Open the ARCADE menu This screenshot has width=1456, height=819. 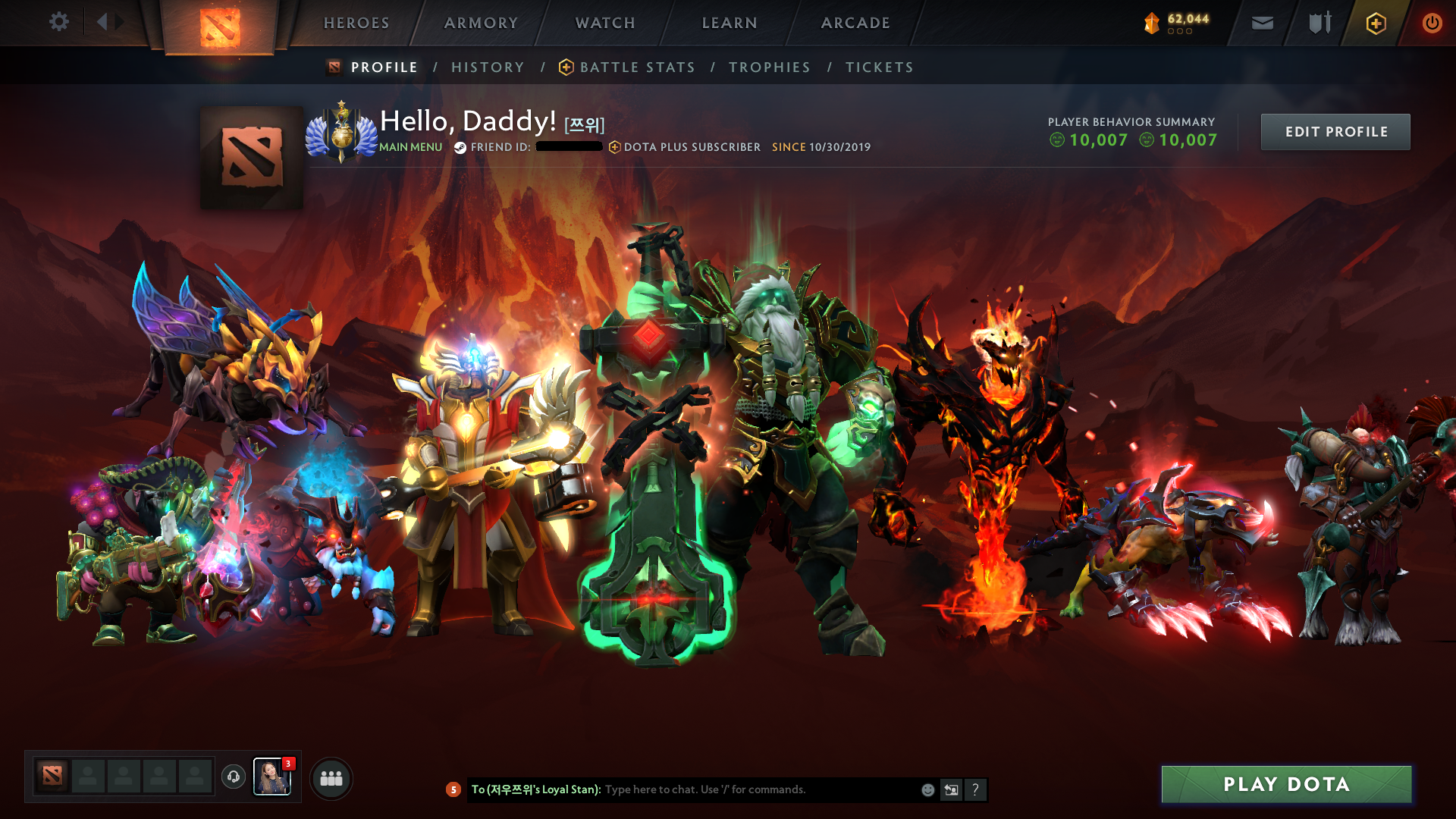855,23
